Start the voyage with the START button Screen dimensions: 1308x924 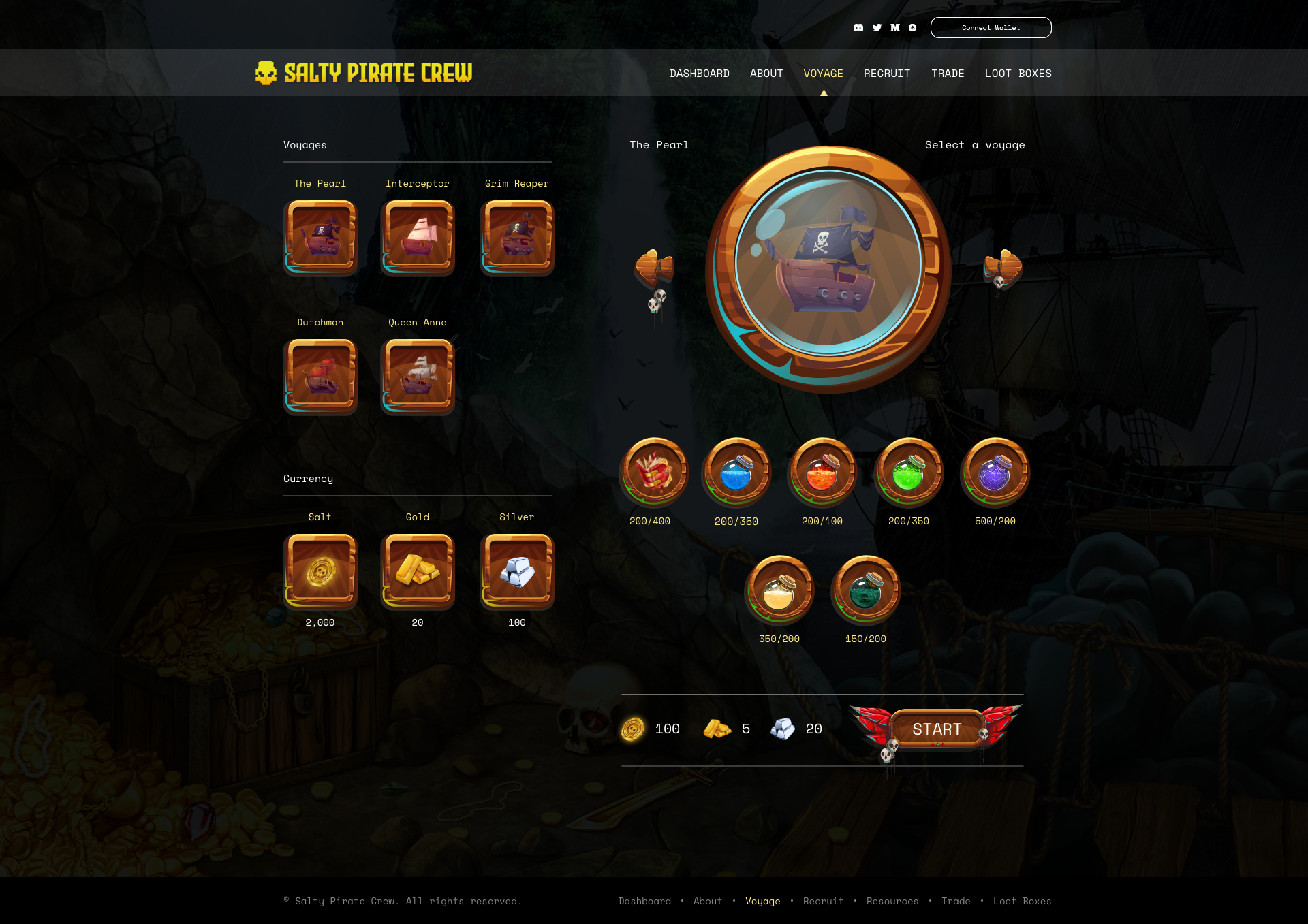937,729
